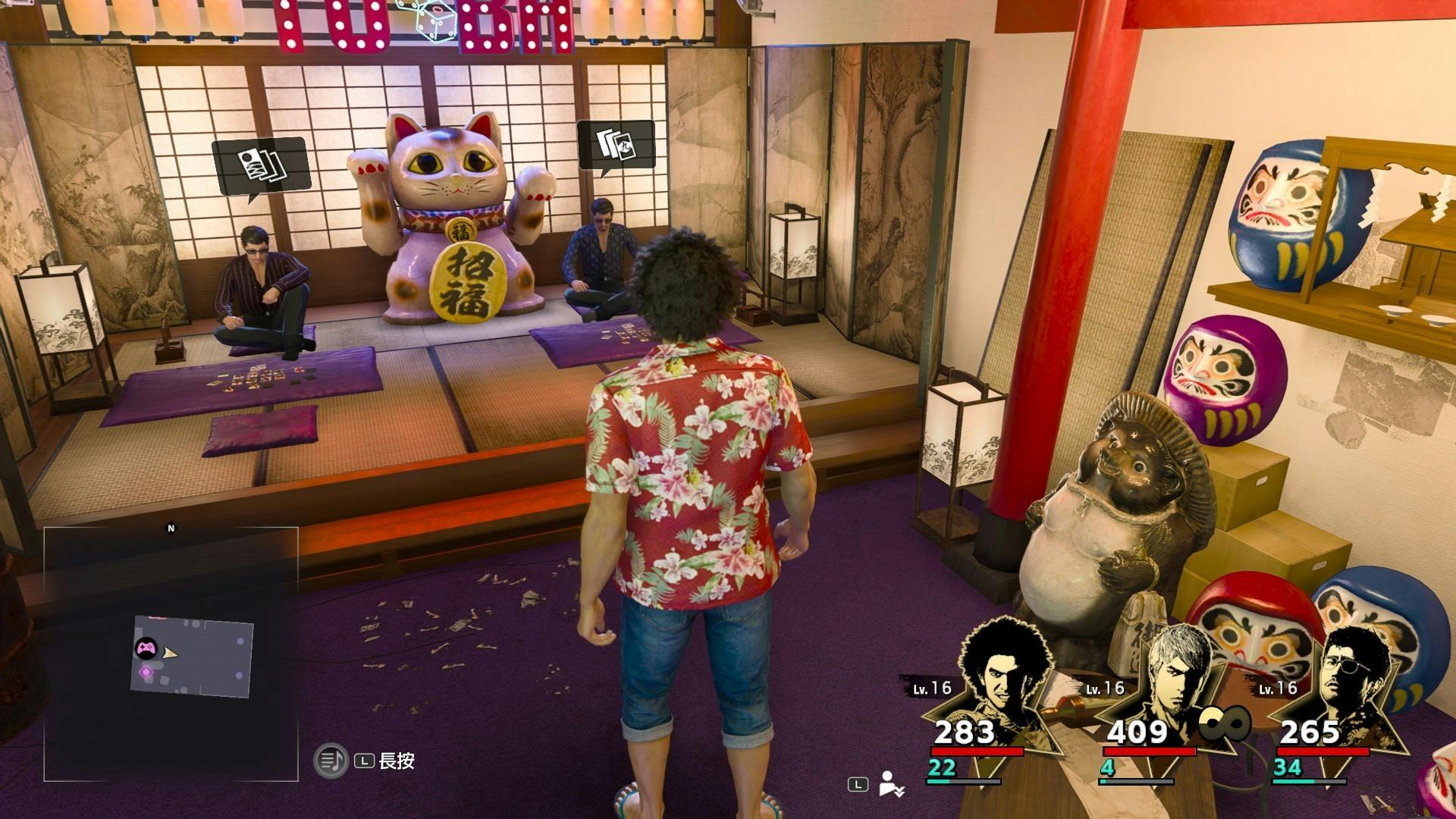
Task: Choose the card game bubble above the right dealer
Action: [x=616, y=144]
